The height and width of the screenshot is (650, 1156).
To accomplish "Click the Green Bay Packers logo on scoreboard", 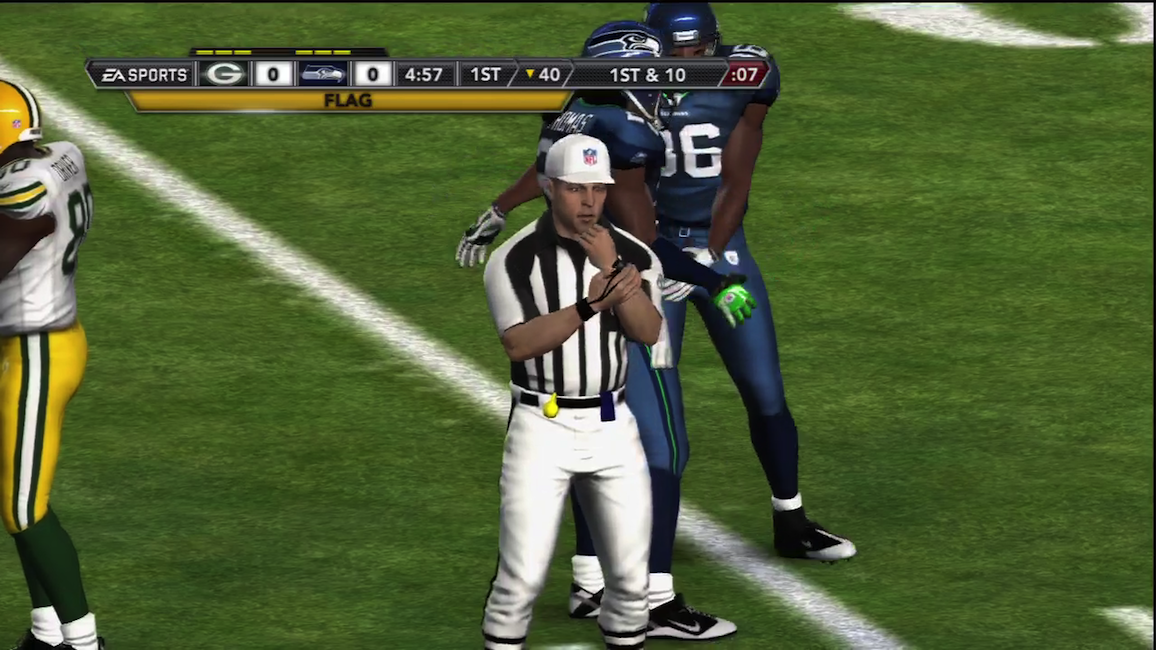I will click(224, 74).
